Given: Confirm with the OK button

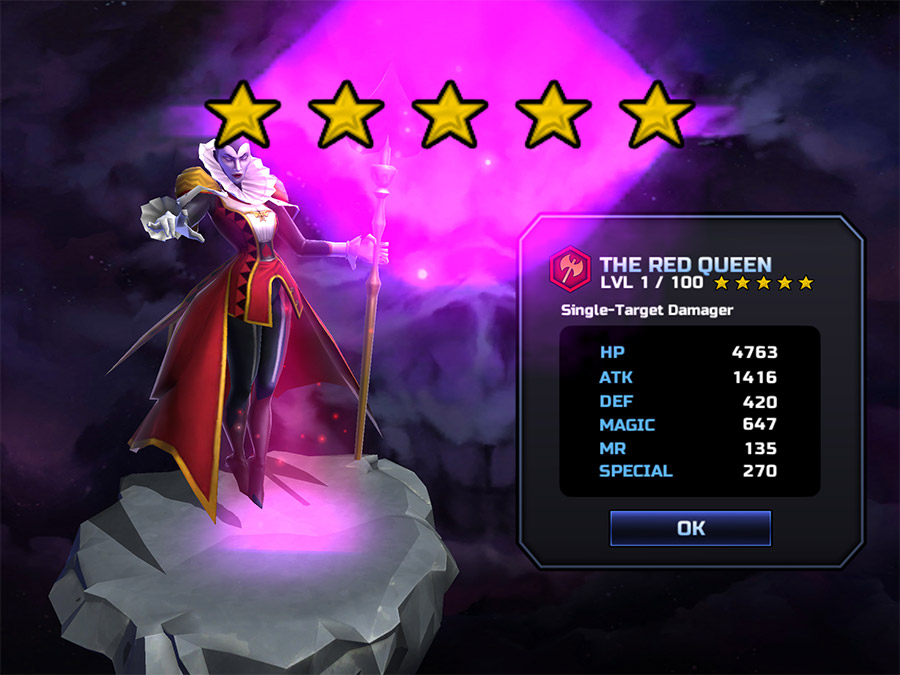Looking at the screenshot, I should tap(690, 528).
